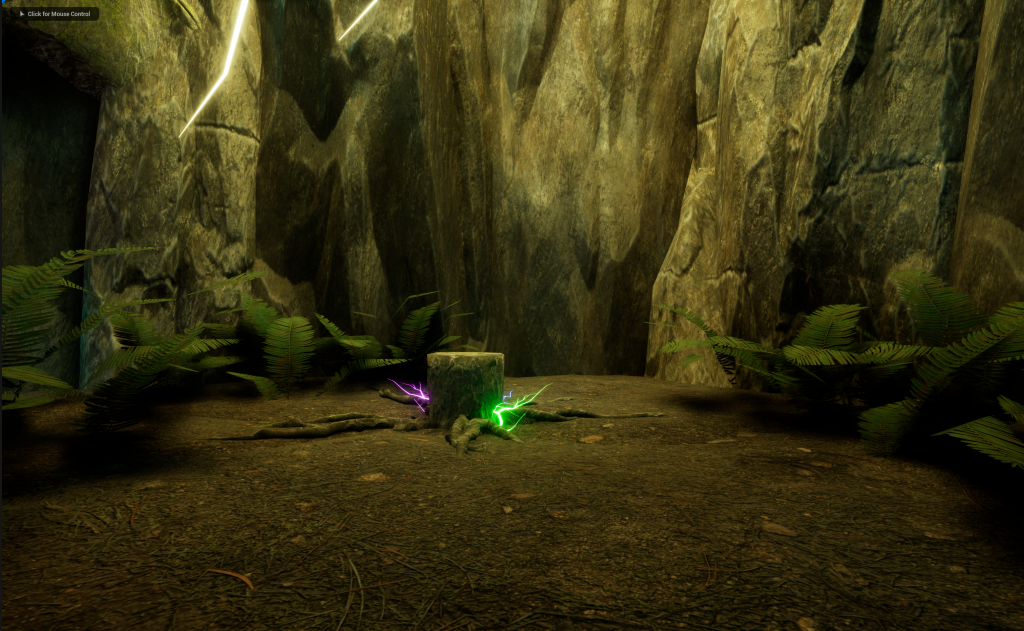
Task: Click the "Click for Mouse Control" overlay button
Action: (x=55, y=14)
